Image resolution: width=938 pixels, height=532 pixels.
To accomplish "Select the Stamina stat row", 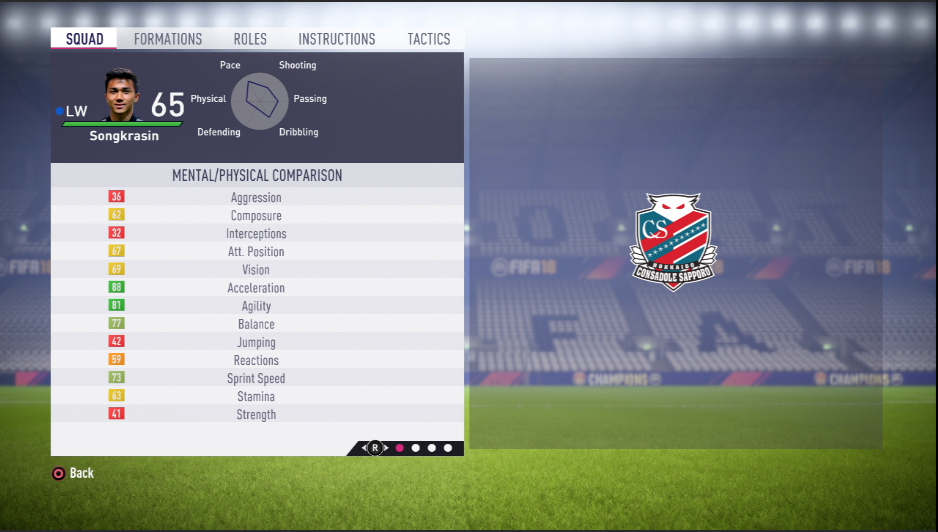I will (x=257, y=397).
